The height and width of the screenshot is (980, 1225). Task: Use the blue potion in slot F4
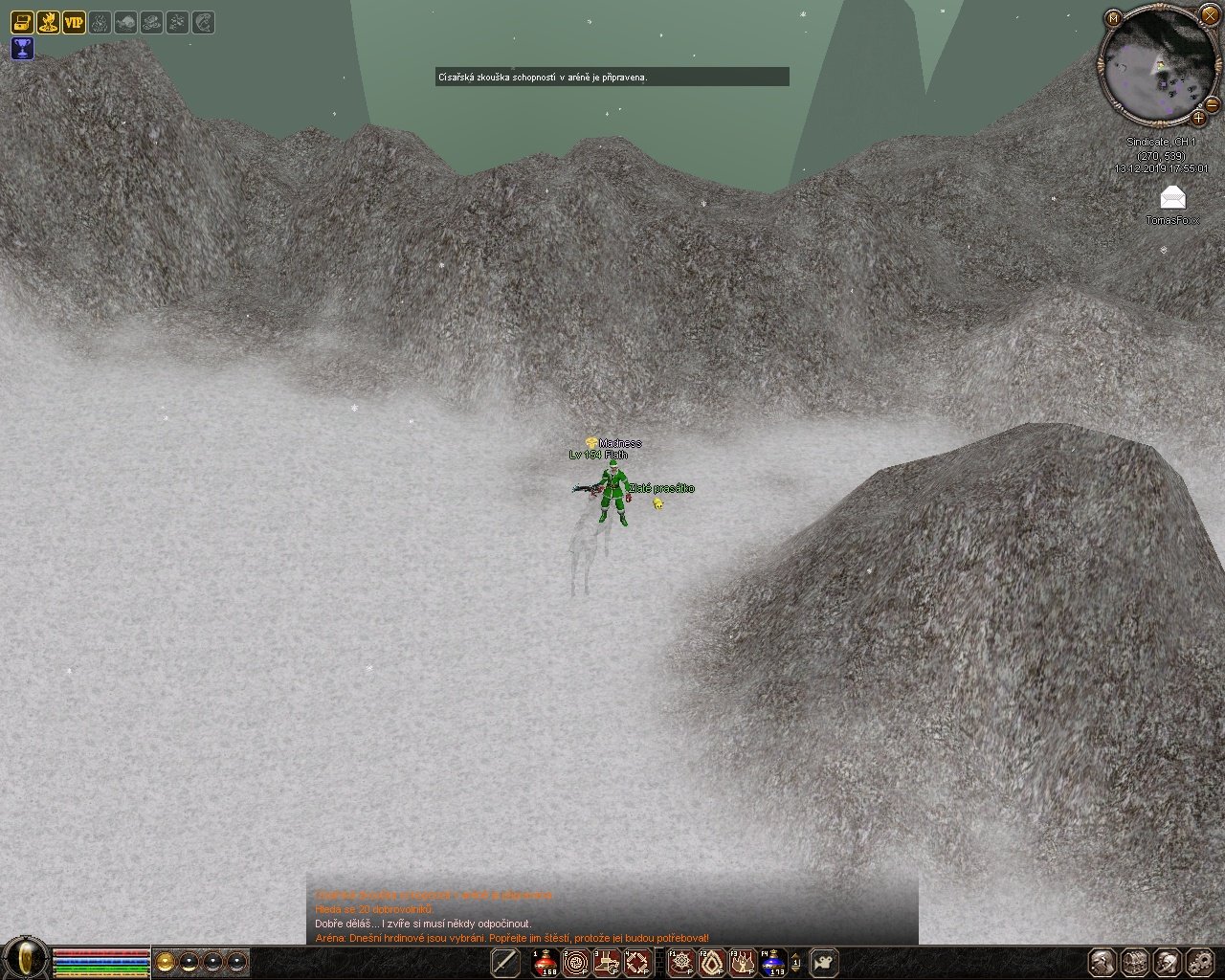pos(772,963)
